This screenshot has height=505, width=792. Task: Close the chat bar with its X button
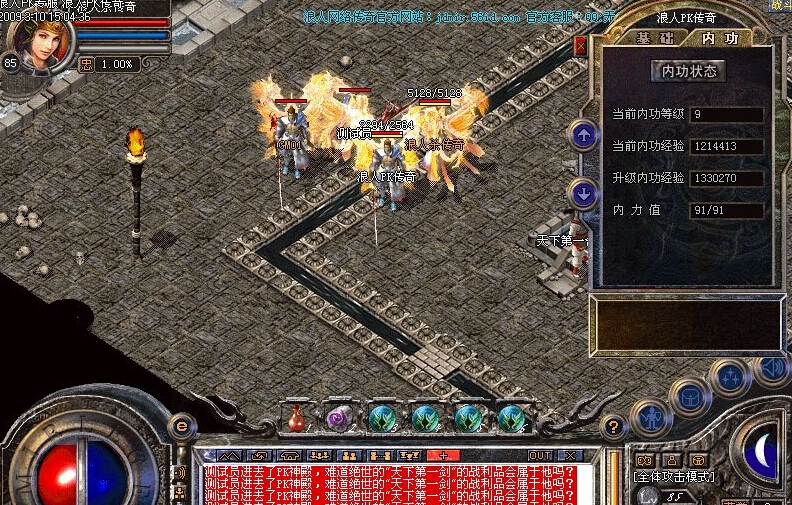[569, 455]
